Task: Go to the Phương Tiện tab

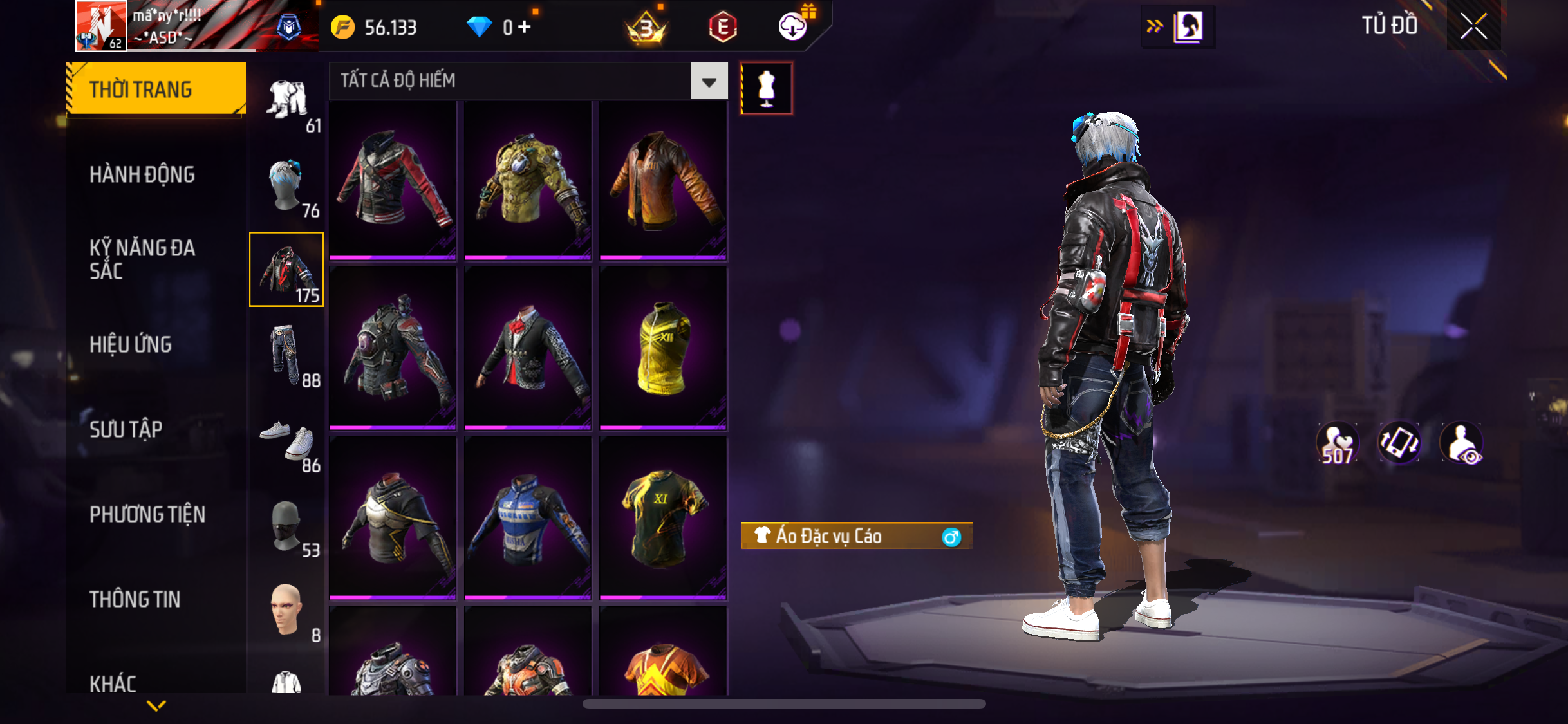Action: [147, 514]
